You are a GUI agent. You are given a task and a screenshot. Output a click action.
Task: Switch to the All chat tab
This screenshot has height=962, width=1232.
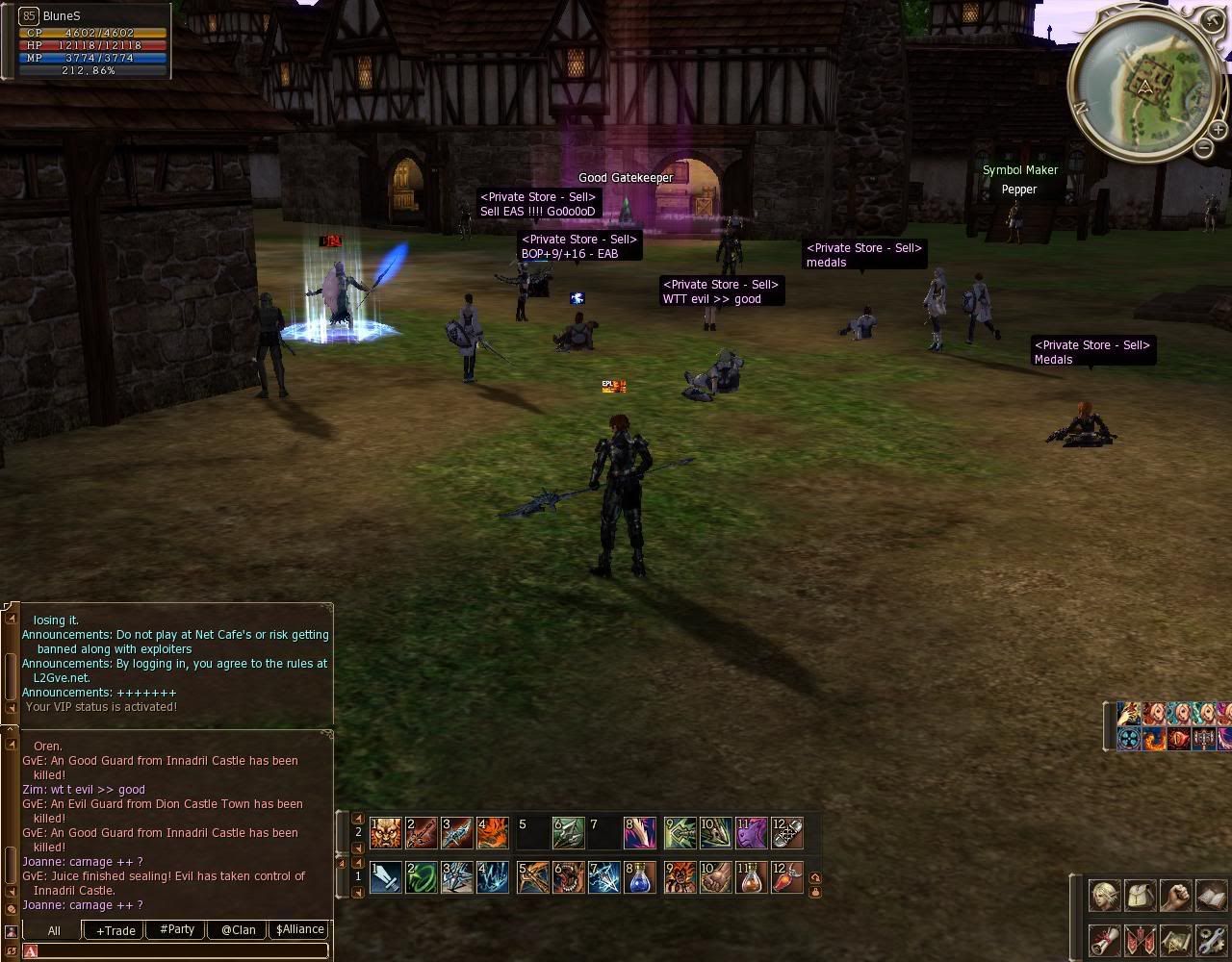click(54, 930)
